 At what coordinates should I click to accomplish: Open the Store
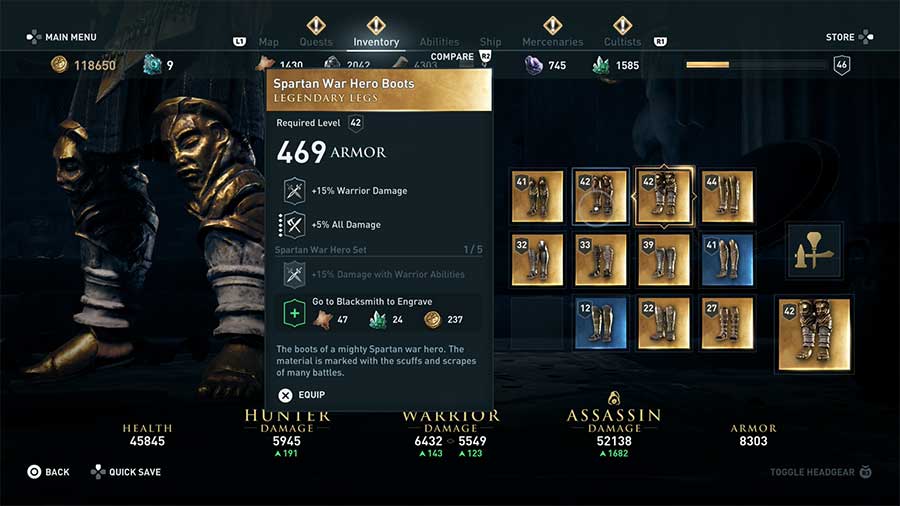(846, 37)
